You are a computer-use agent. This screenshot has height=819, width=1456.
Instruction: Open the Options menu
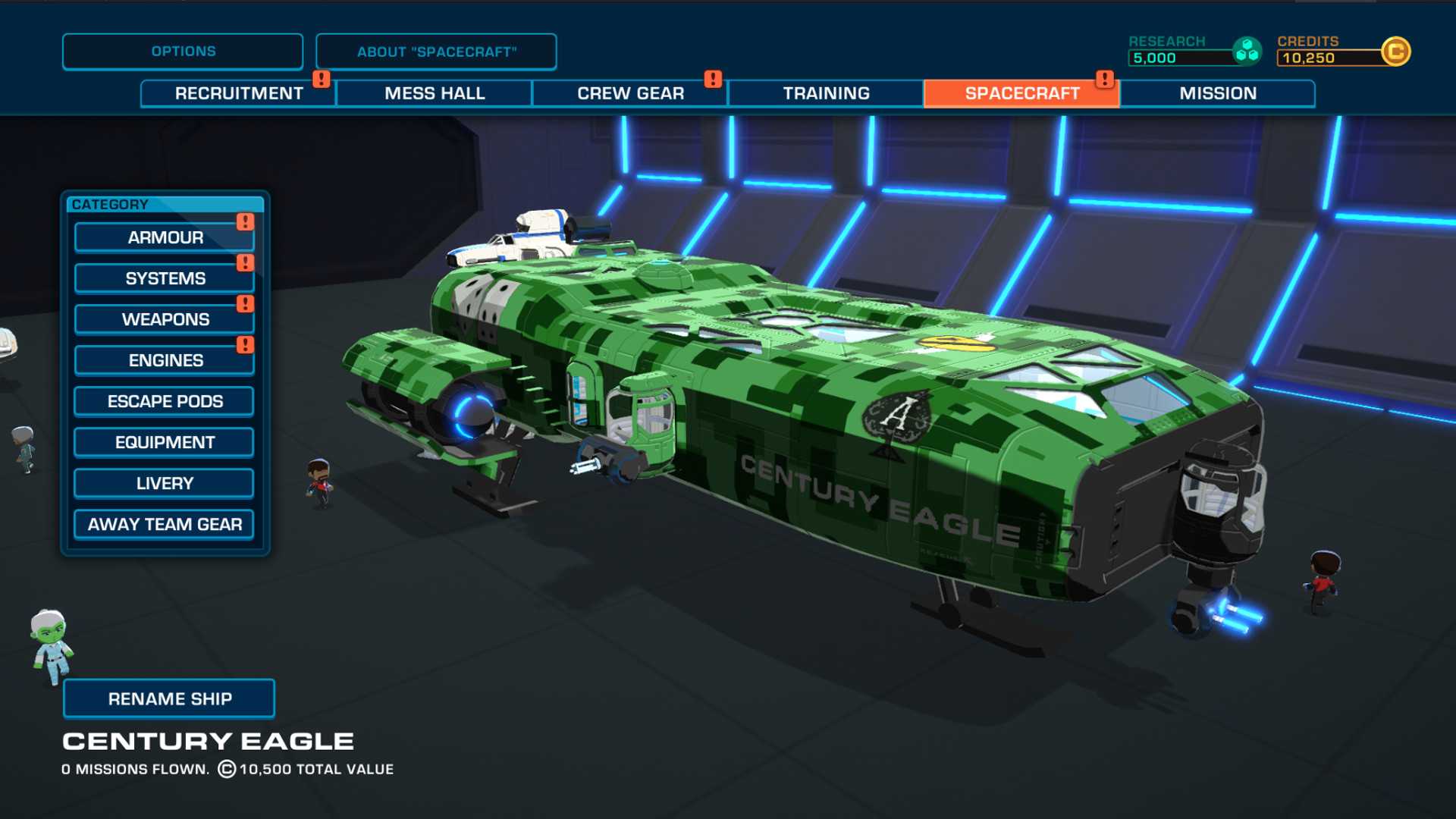pyautogui.click(x=182, y=51)
